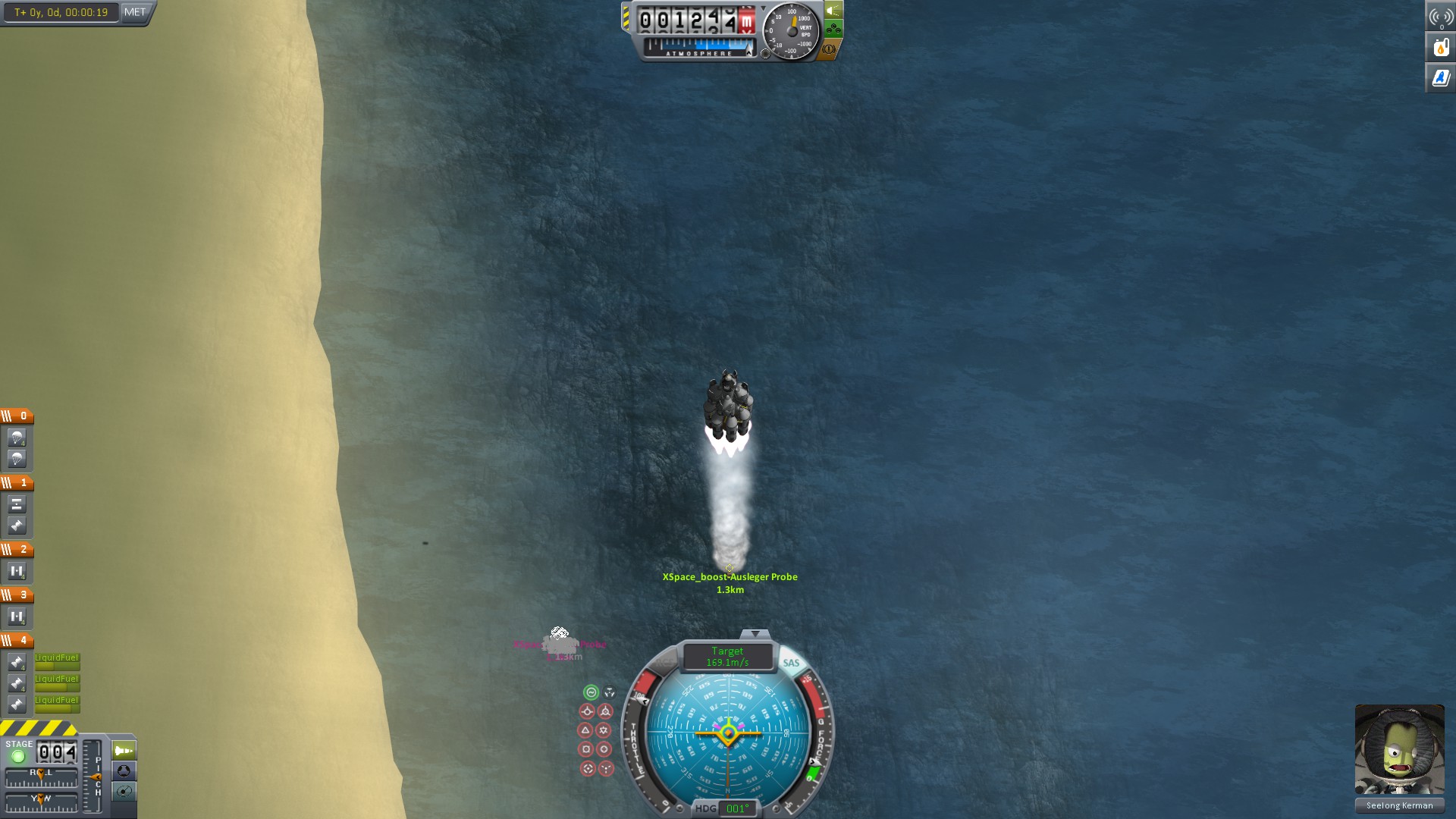Open the resources fuel panel
The height and width of the screenshot is (819, 1456).
coord(1441,47)
